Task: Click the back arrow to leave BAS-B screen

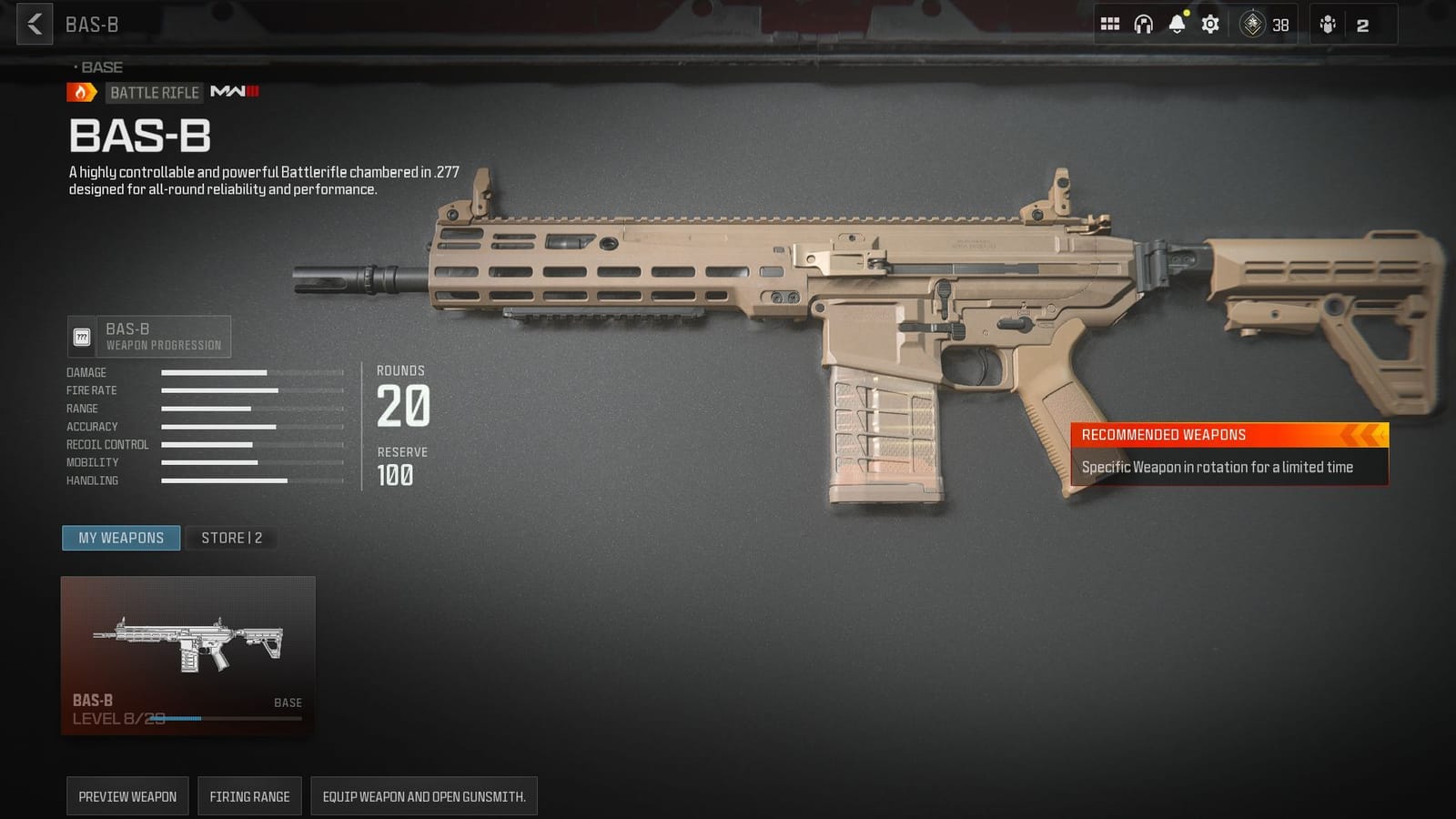Action: click(33, 24)
